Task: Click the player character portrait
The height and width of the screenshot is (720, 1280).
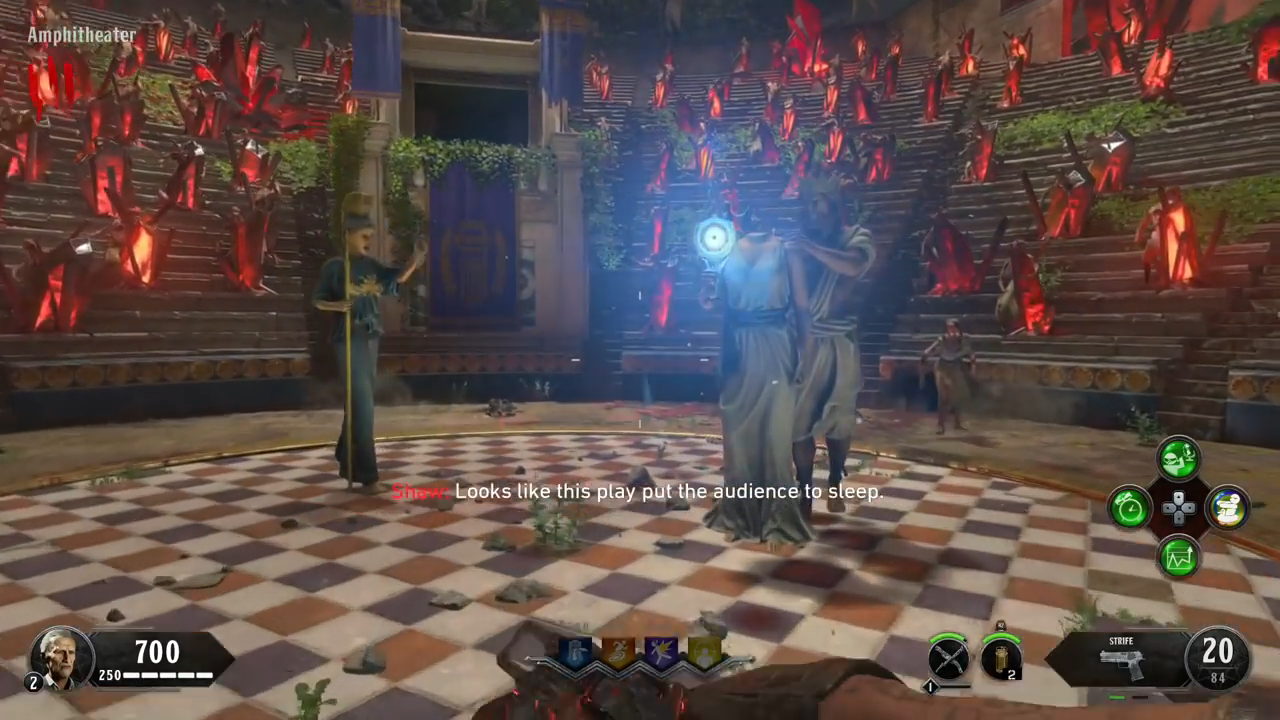Action: (62, 657)
